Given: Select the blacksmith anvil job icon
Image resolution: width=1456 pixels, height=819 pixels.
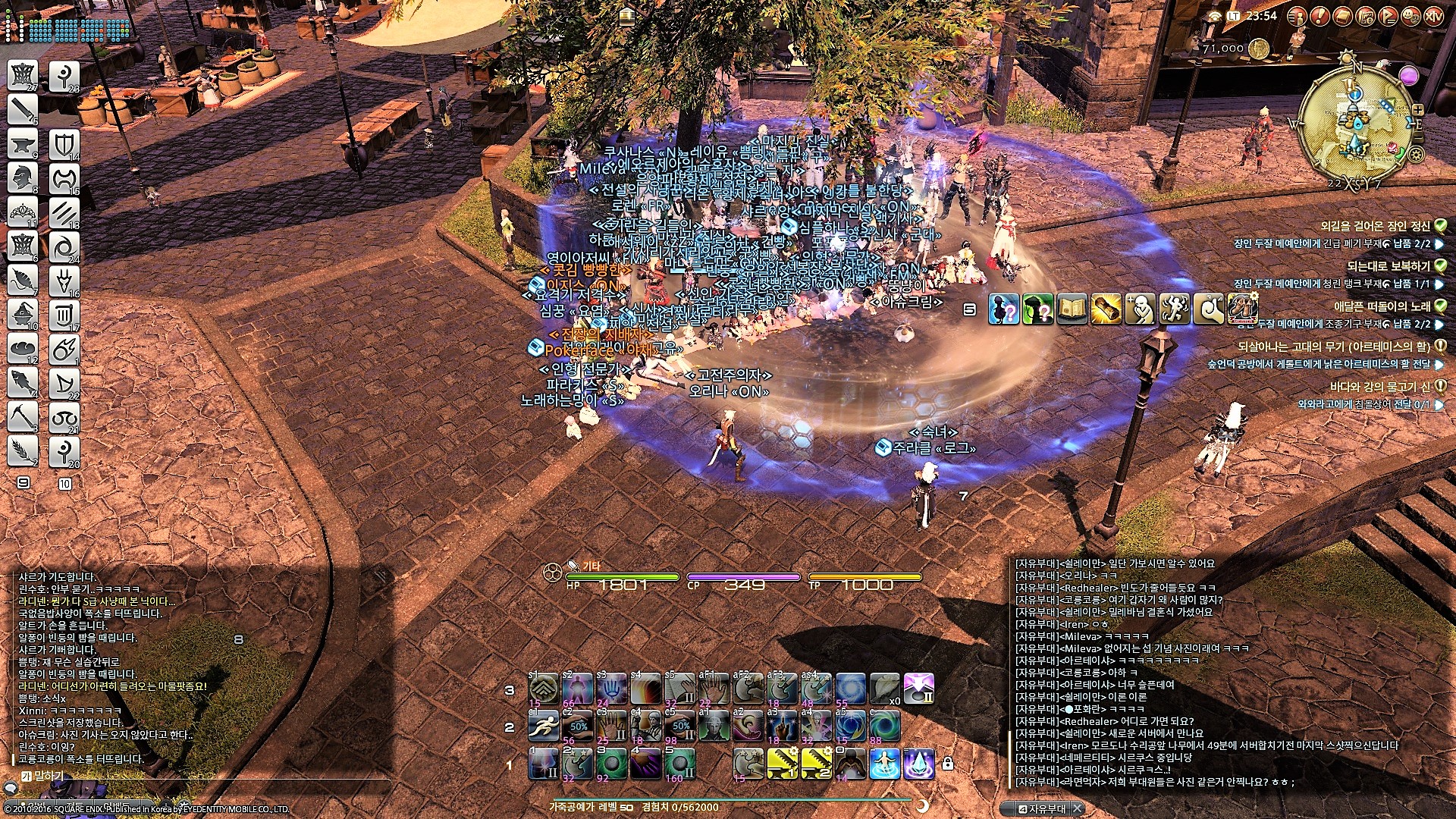Looking at the screenshot, I should [23, 143].
